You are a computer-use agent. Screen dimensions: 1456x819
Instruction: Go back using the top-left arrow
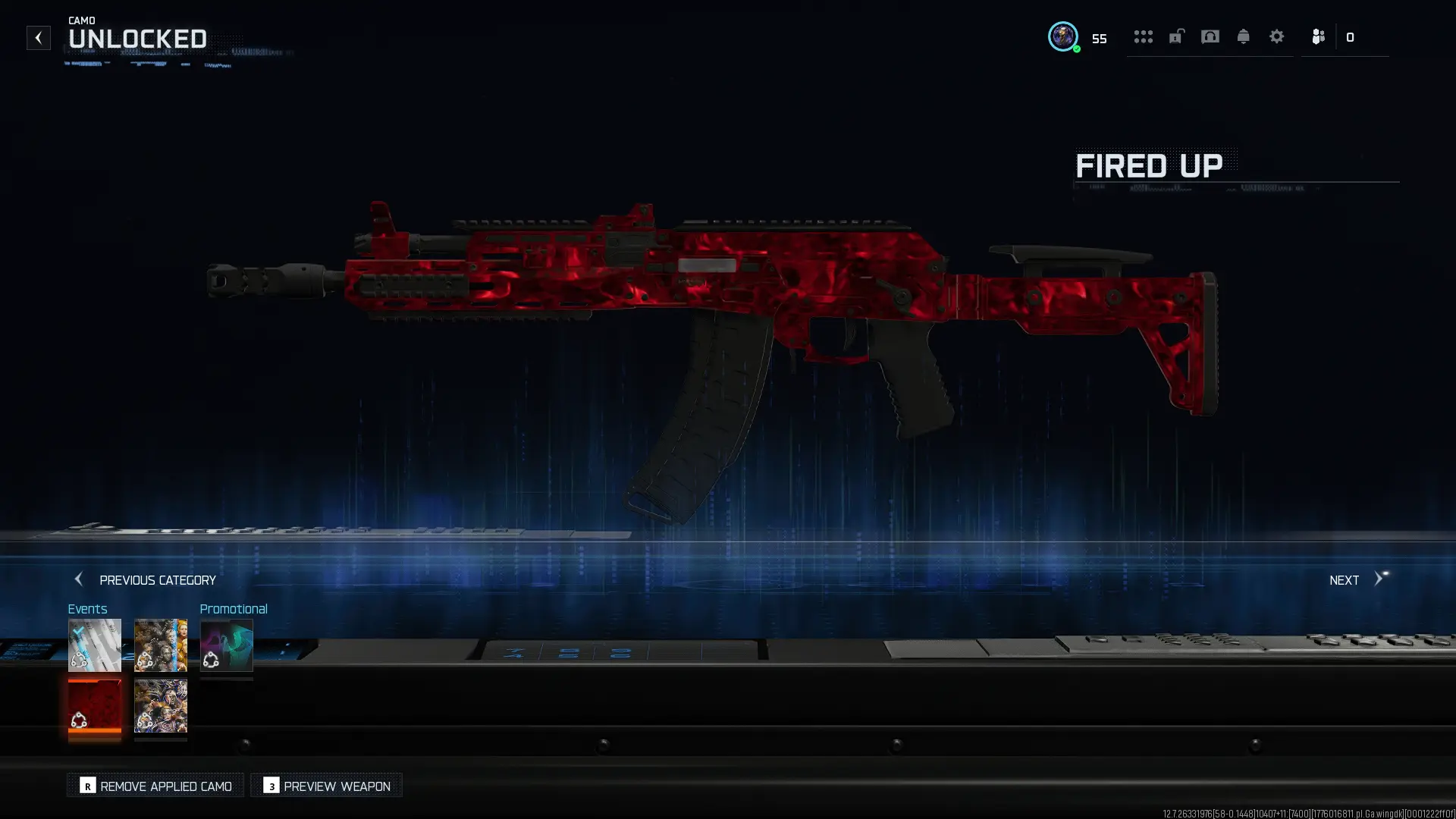38,38
